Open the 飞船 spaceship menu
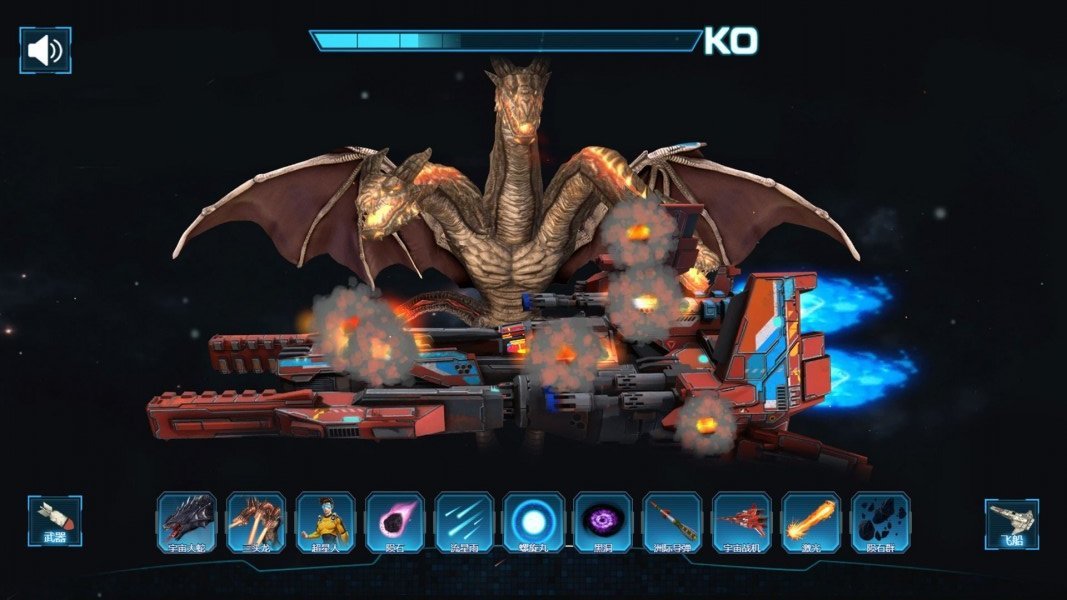Image resolution: width=1067 pixels, height=600 pixels. [1011, 524]
